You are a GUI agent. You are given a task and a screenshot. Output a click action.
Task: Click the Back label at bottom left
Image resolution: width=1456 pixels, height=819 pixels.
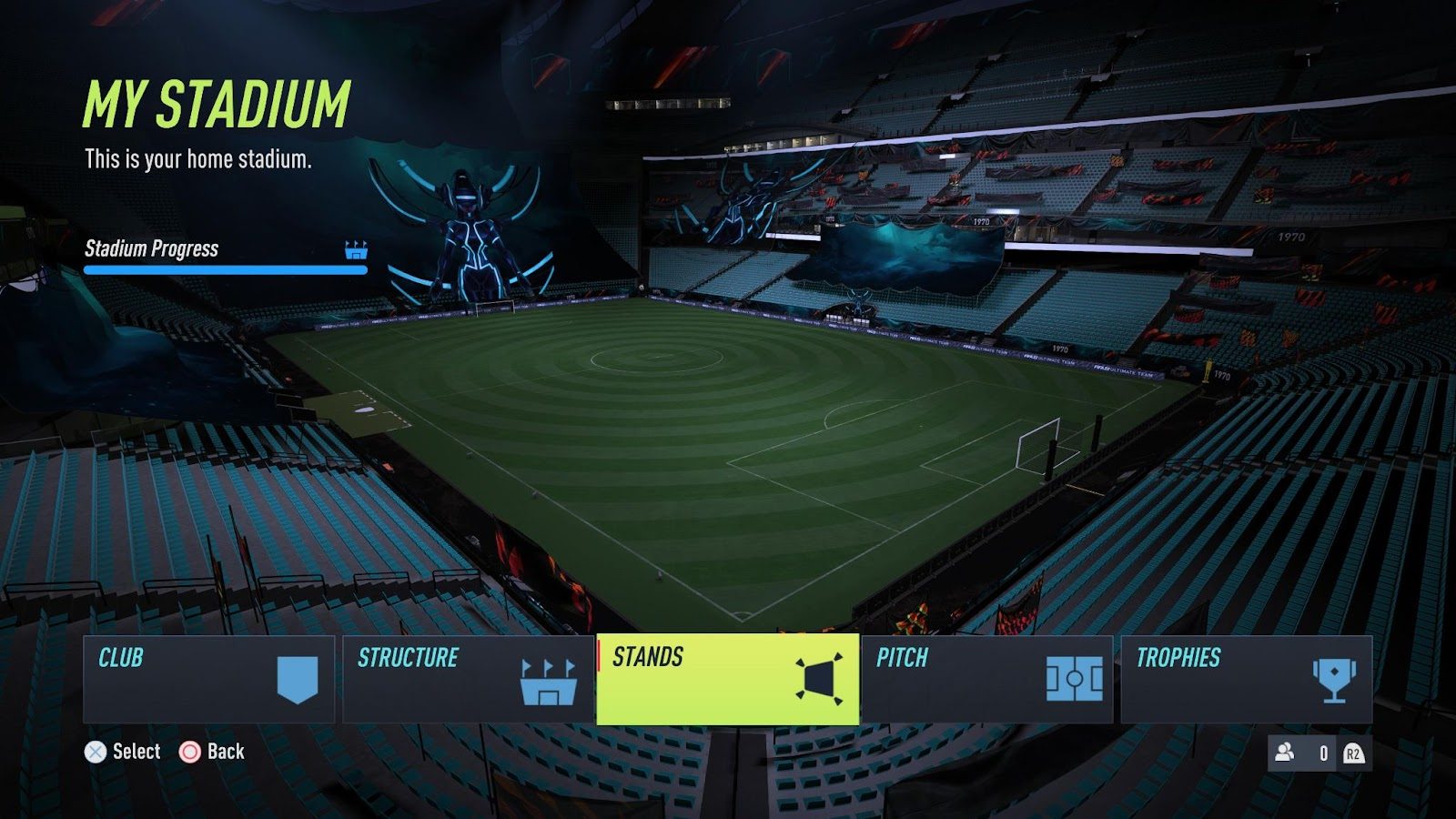[x=226, y=752]
